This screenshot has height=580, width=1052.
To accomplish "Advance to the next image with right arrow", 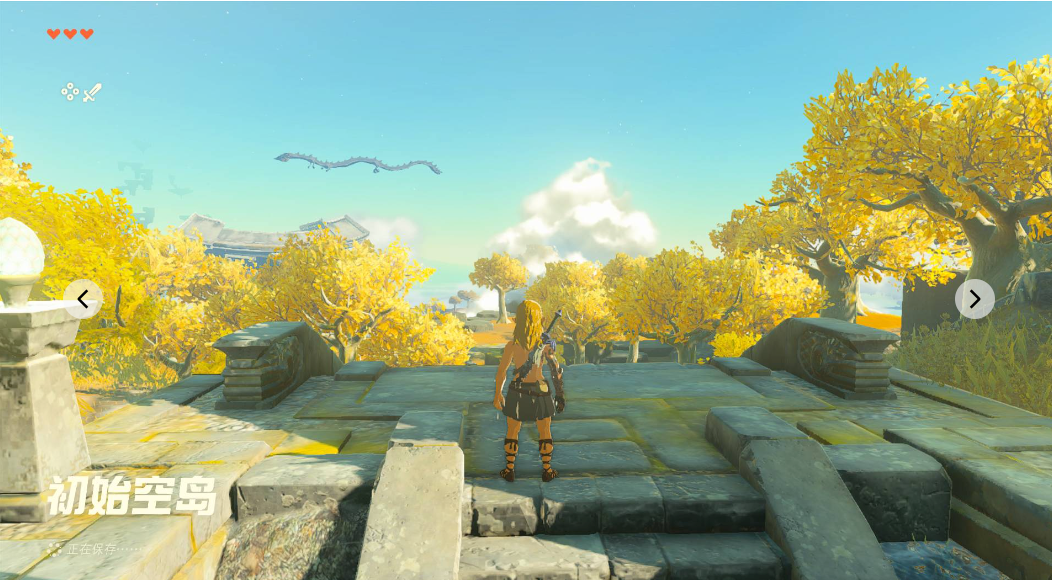I will [974, 298].
